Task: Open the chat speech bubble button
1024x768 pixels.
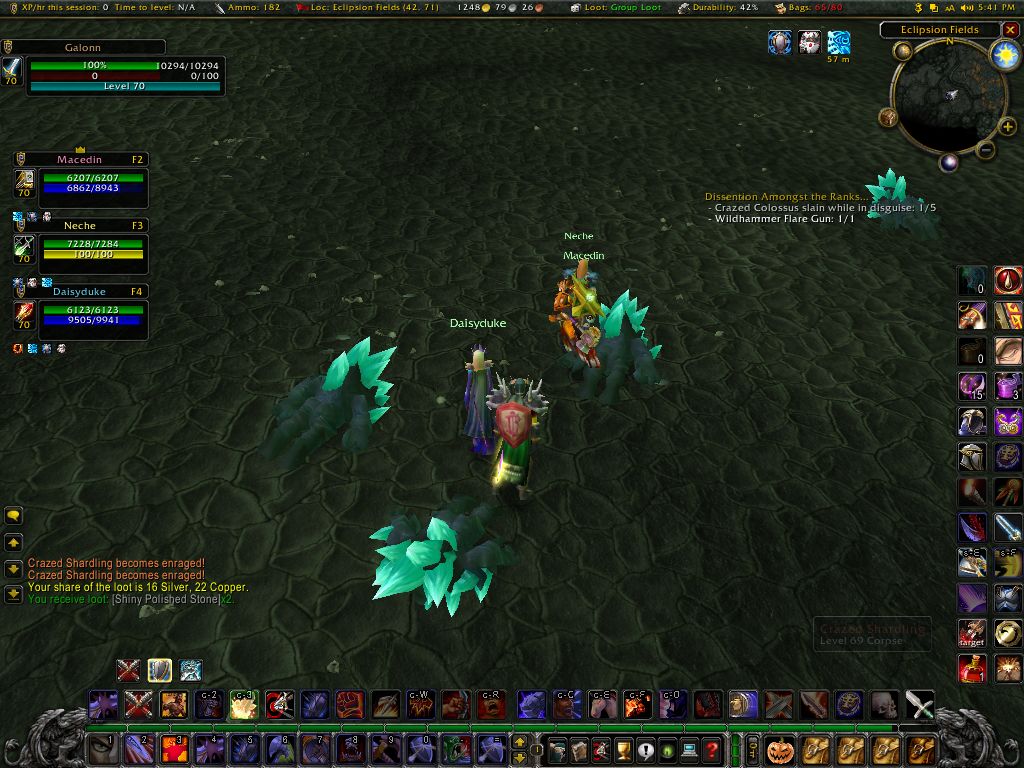Action: [x=13, y=516]
